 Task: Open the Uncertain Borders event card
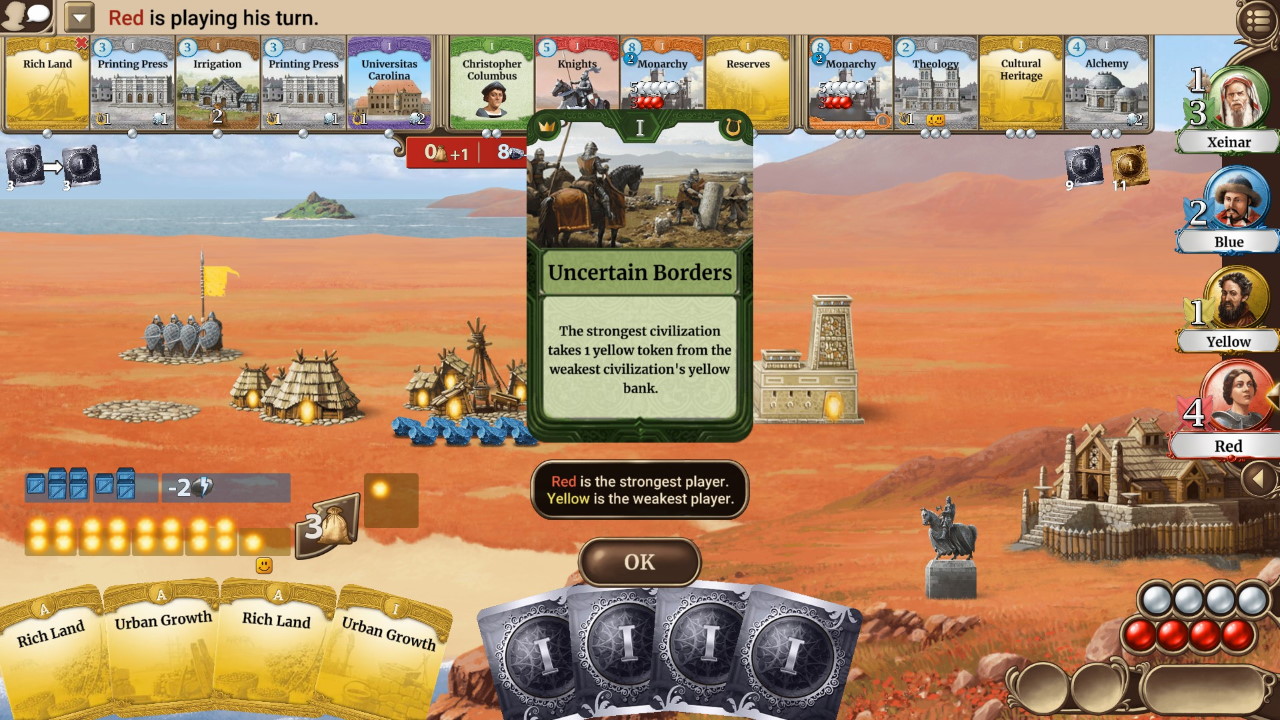(x=639, y=275)
